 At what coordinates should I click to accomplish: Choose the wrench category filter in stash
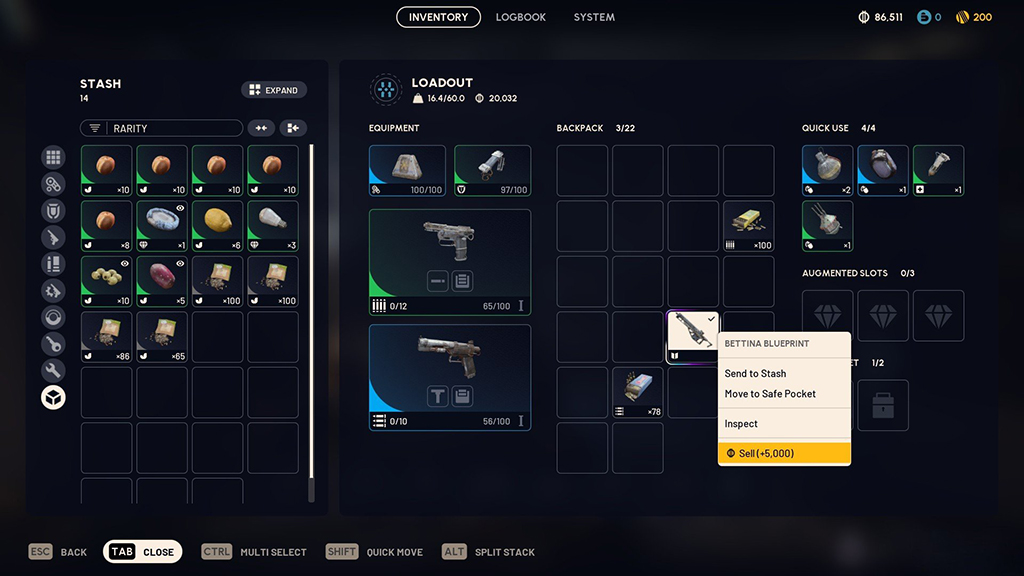53,371
